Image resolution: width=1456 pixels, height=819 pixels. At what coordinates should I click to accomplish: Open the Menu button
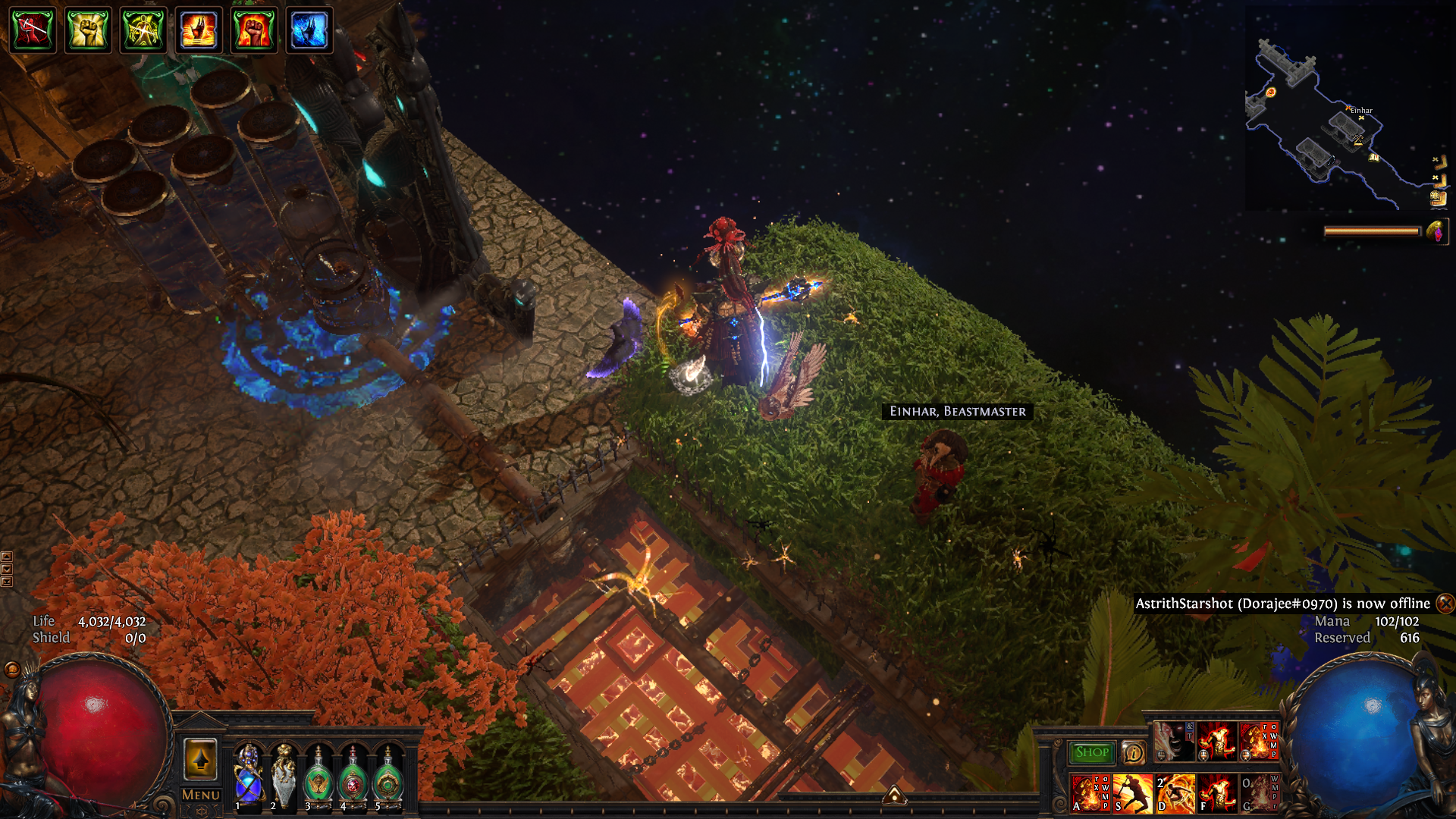pos(200,795)
